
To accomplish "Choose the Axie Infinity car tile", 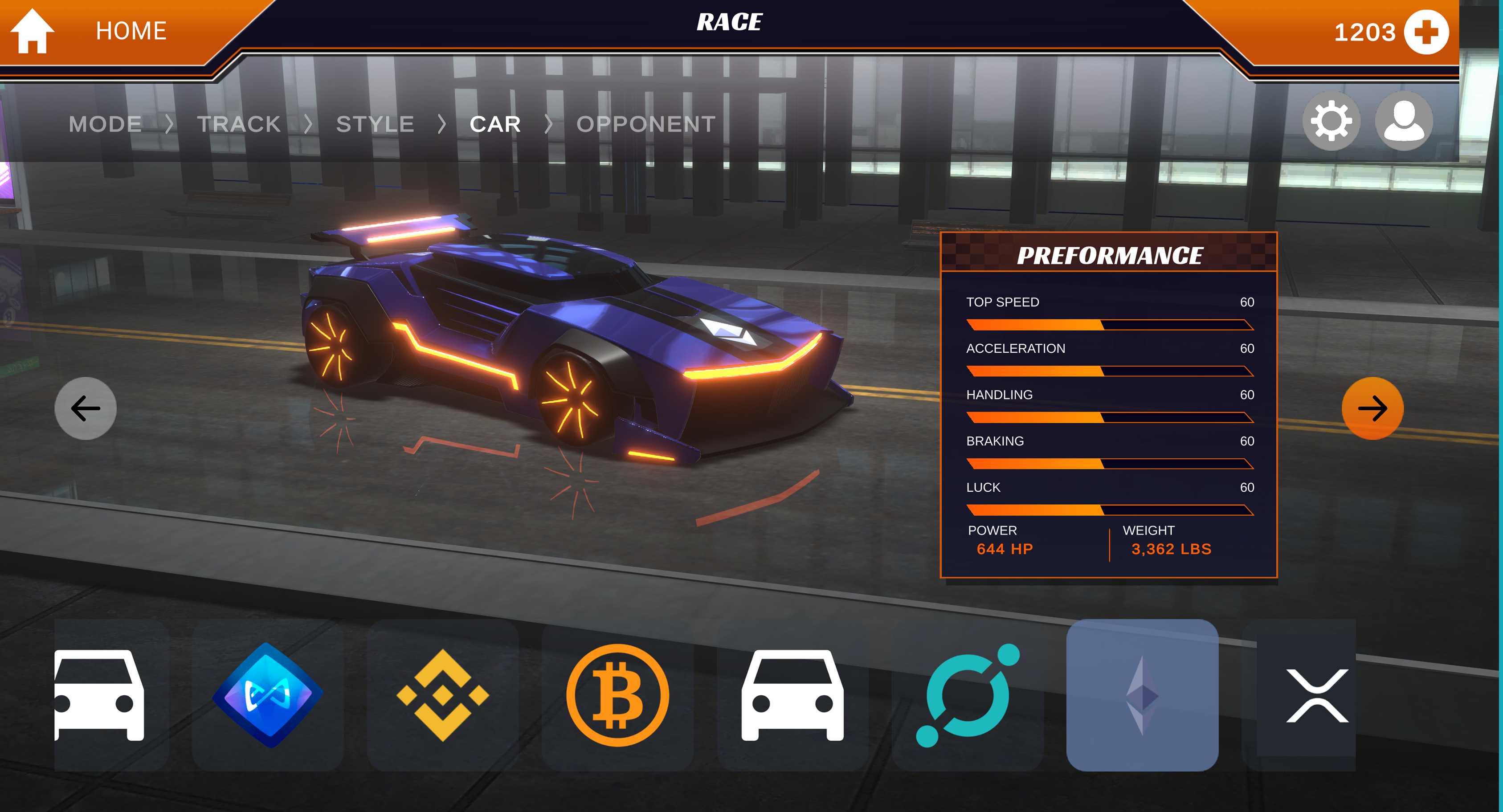I will (268, 695).
